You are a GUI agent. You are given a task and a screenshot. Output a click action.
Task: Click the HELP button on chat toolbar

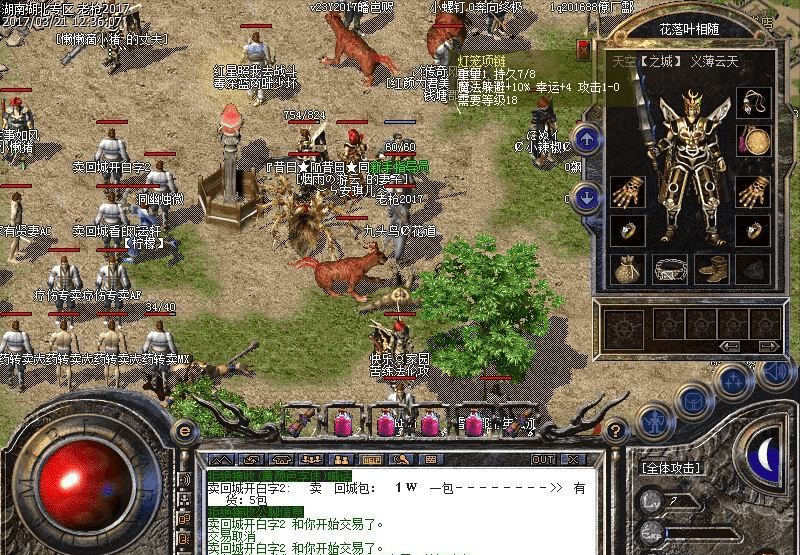tap(375, 460)
